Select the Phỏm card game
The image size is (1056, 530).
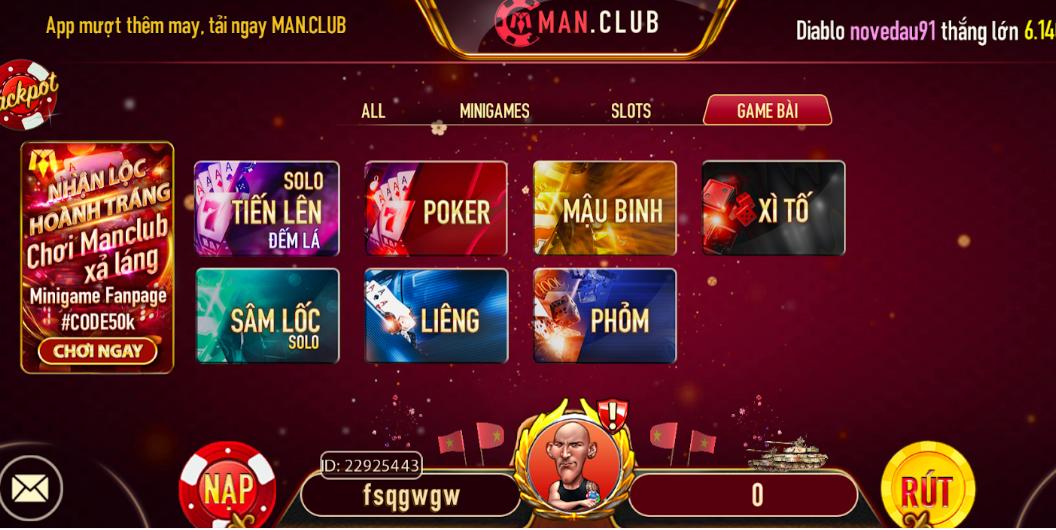click(605, 316)
